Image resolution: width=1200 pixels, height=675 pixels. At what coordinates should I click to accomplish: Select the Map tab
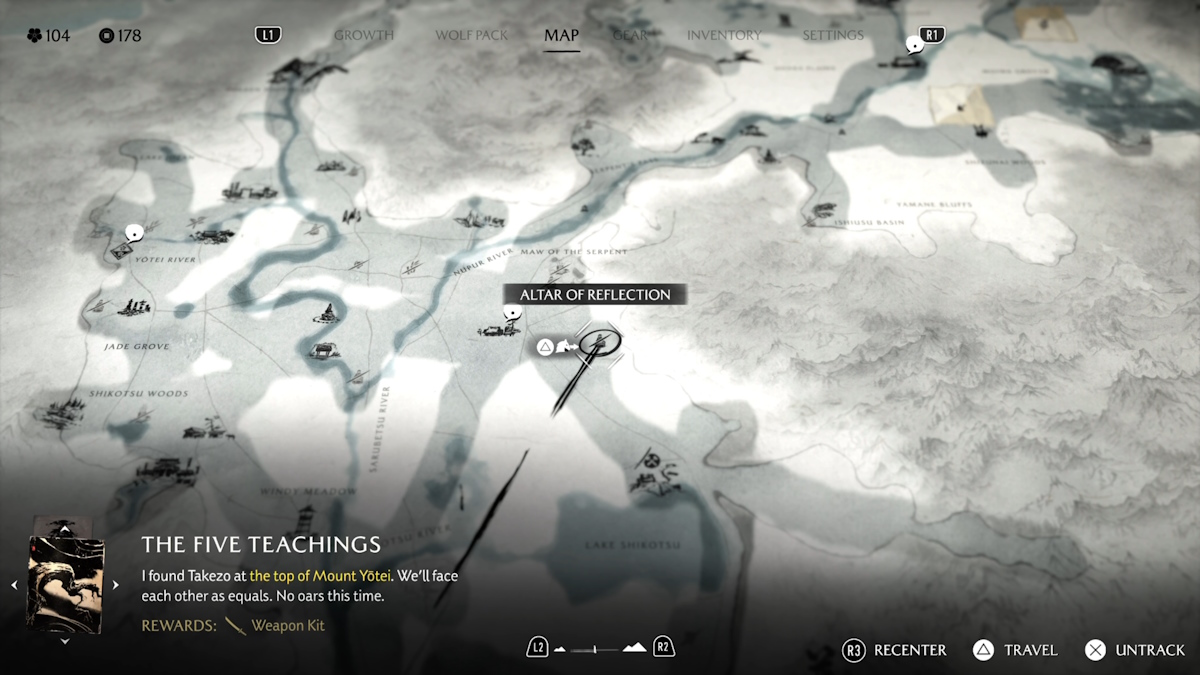561,35
